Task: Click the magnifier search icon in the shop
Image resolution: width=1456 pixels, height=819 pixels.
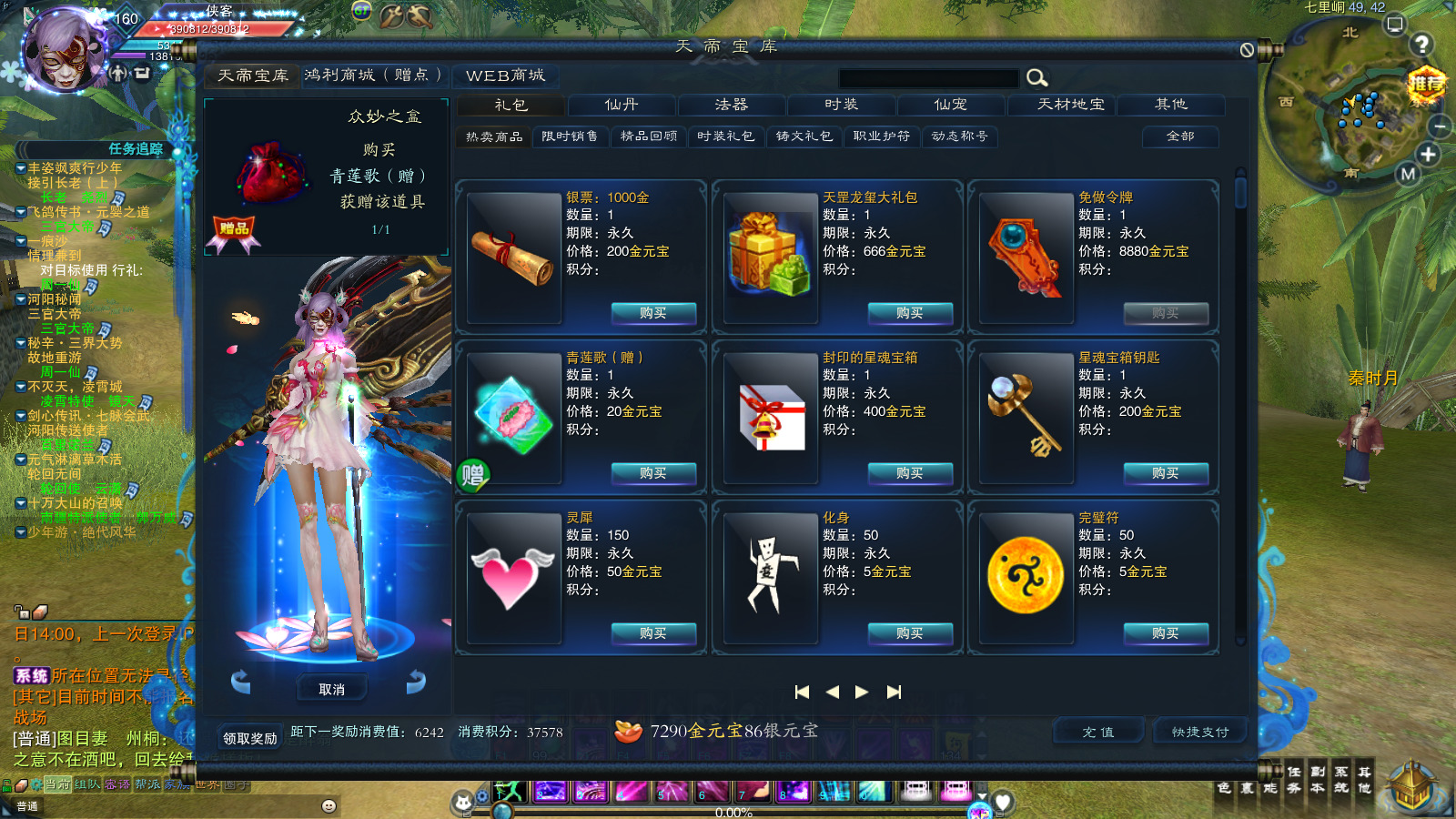Action: point(1036,78)
